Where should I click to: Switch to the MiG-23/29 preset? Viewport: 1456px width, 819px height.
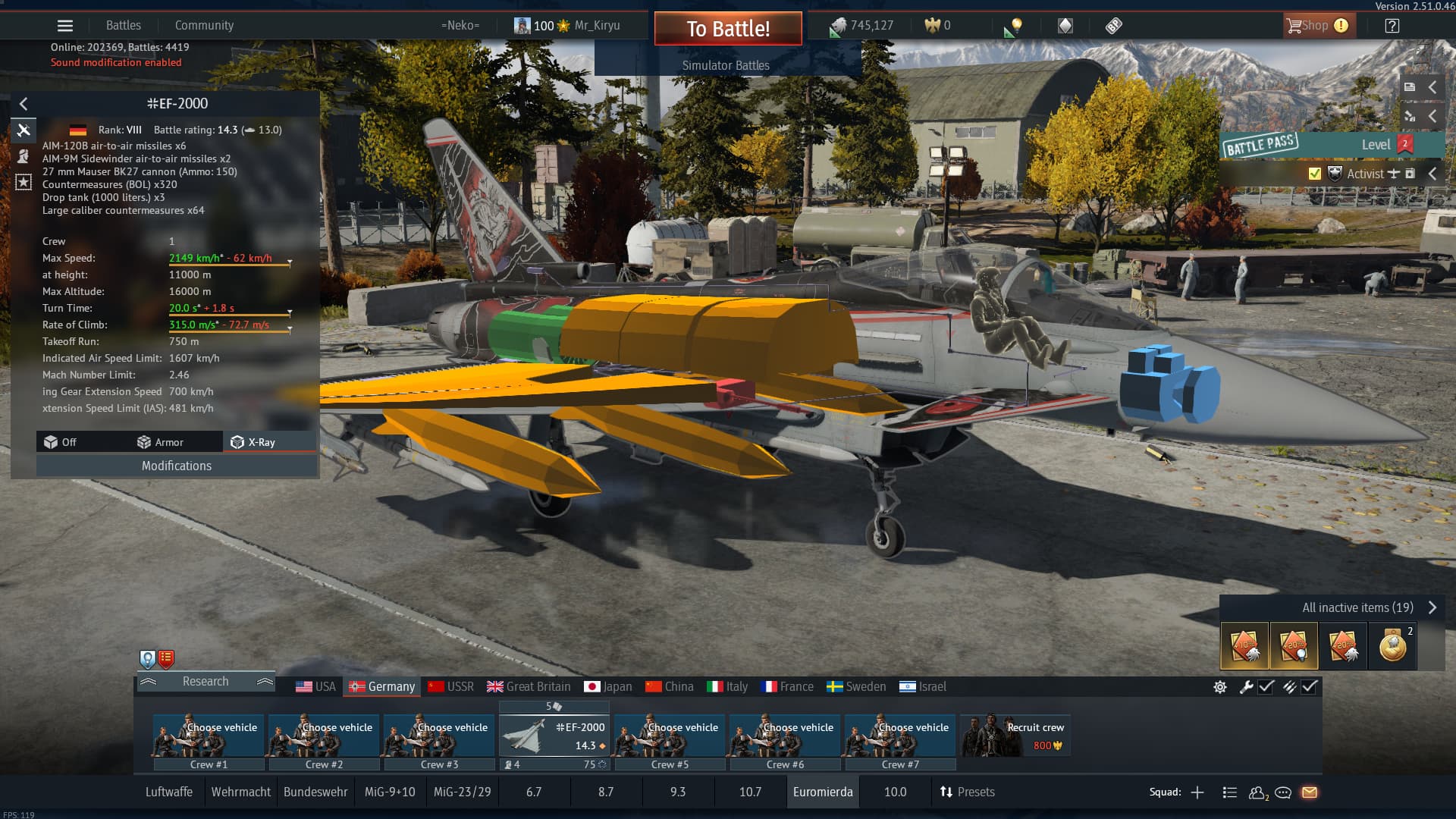[462, 792]
